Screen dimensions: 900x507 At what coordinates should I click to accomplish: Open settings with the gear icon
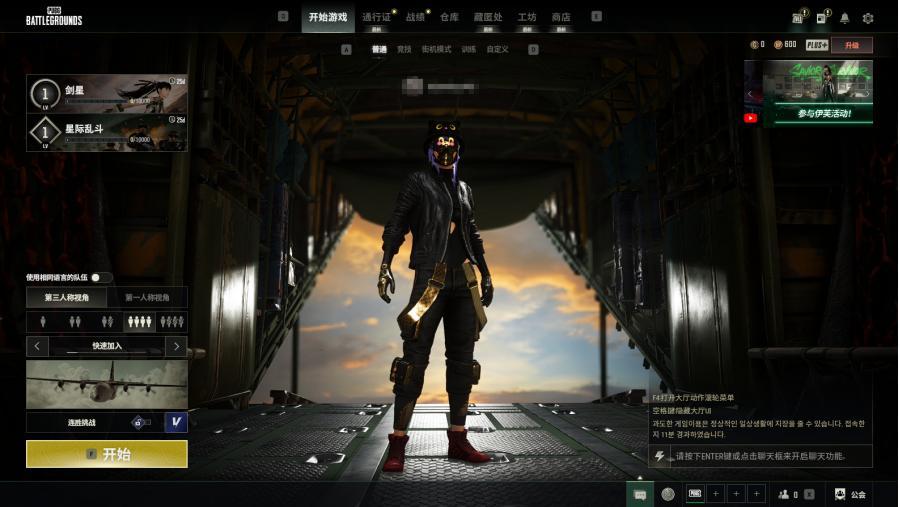(x=868, y=18)
